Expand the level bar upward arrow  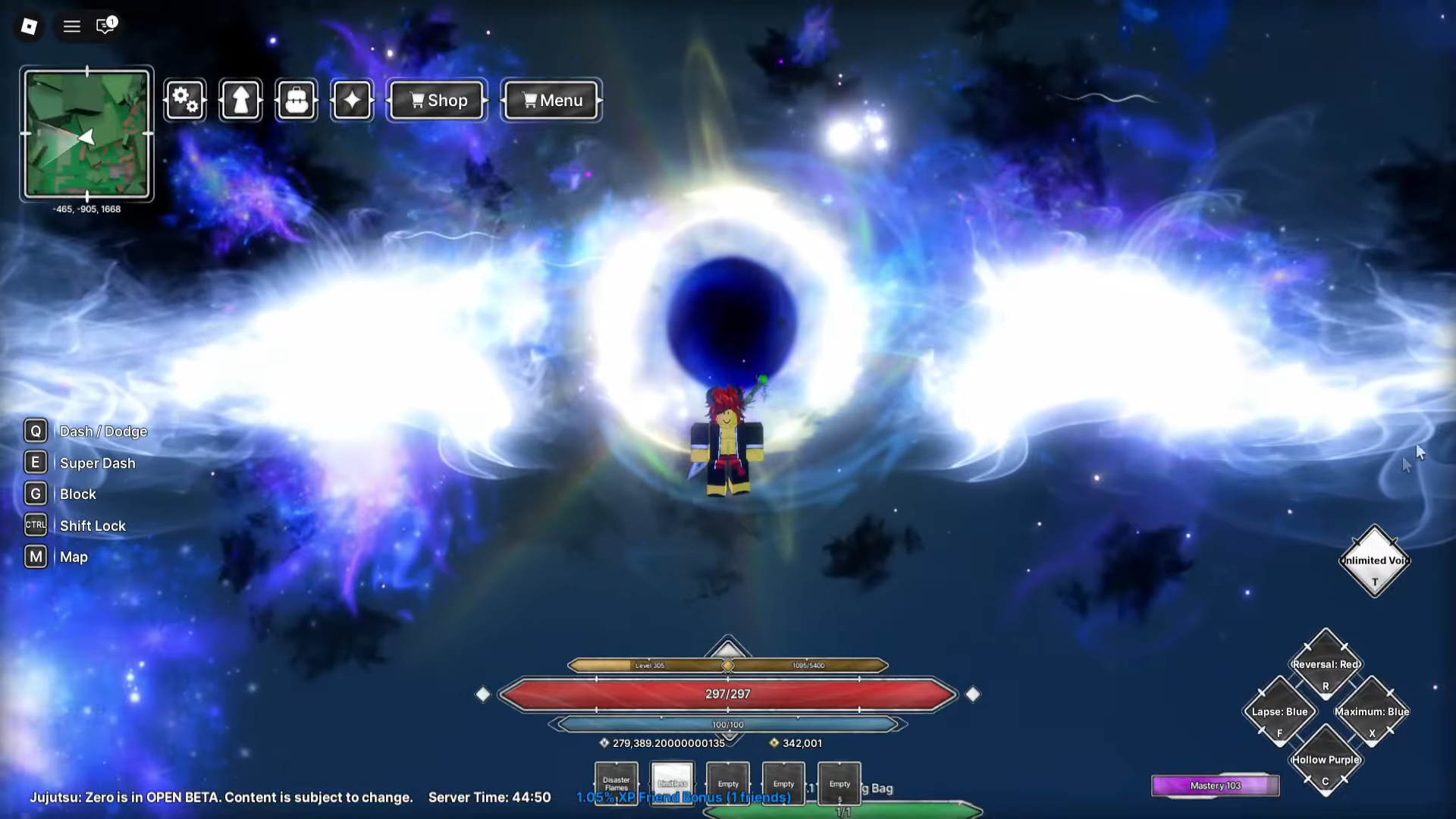point(727,648)
